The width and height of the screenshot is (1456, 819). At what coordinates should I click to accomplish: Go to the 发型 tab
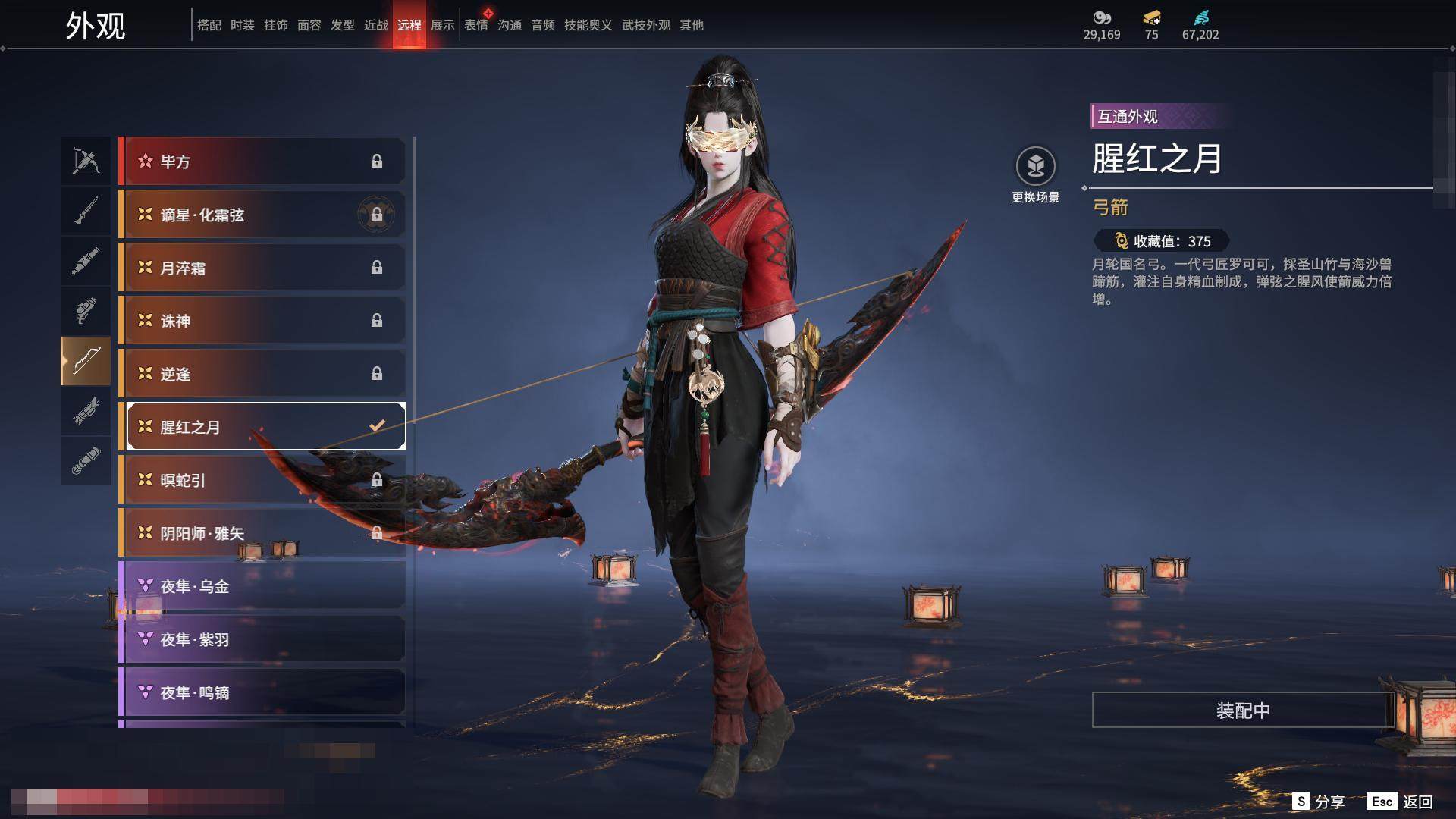point(343,25)
